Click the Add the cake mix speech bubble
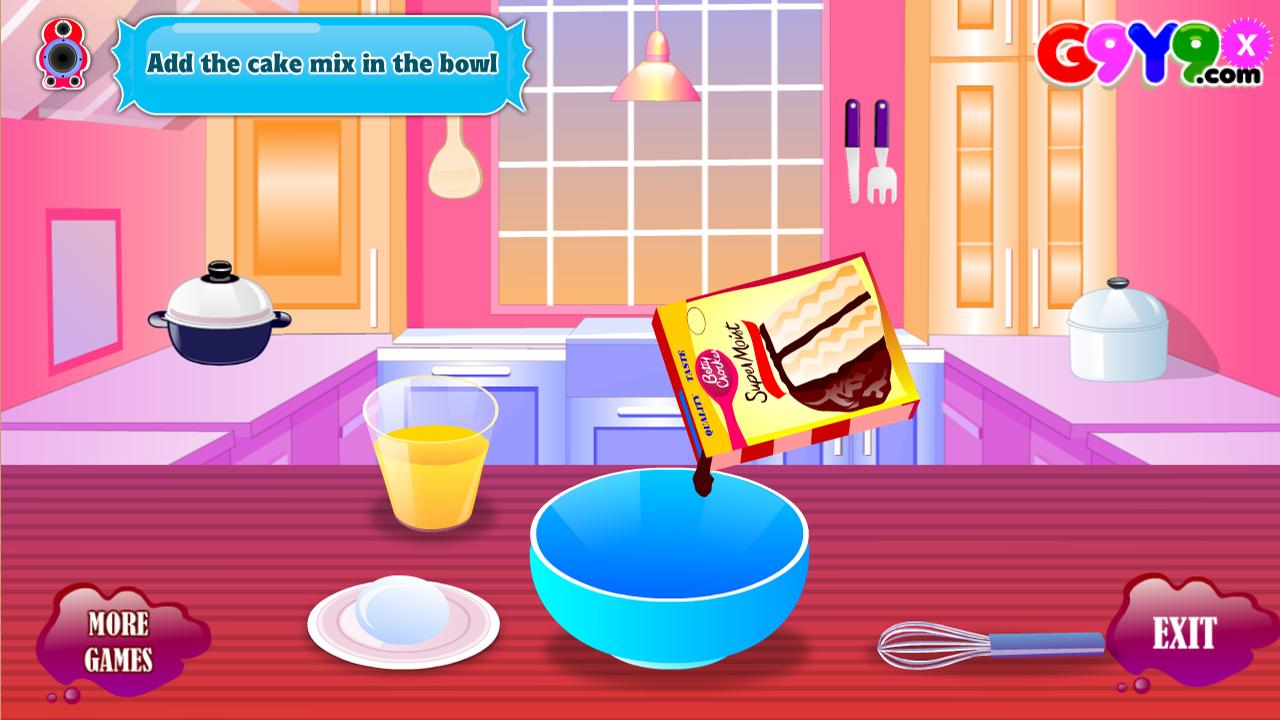Viewport: 1280px width, 720px height. click(x=327, y=62)
